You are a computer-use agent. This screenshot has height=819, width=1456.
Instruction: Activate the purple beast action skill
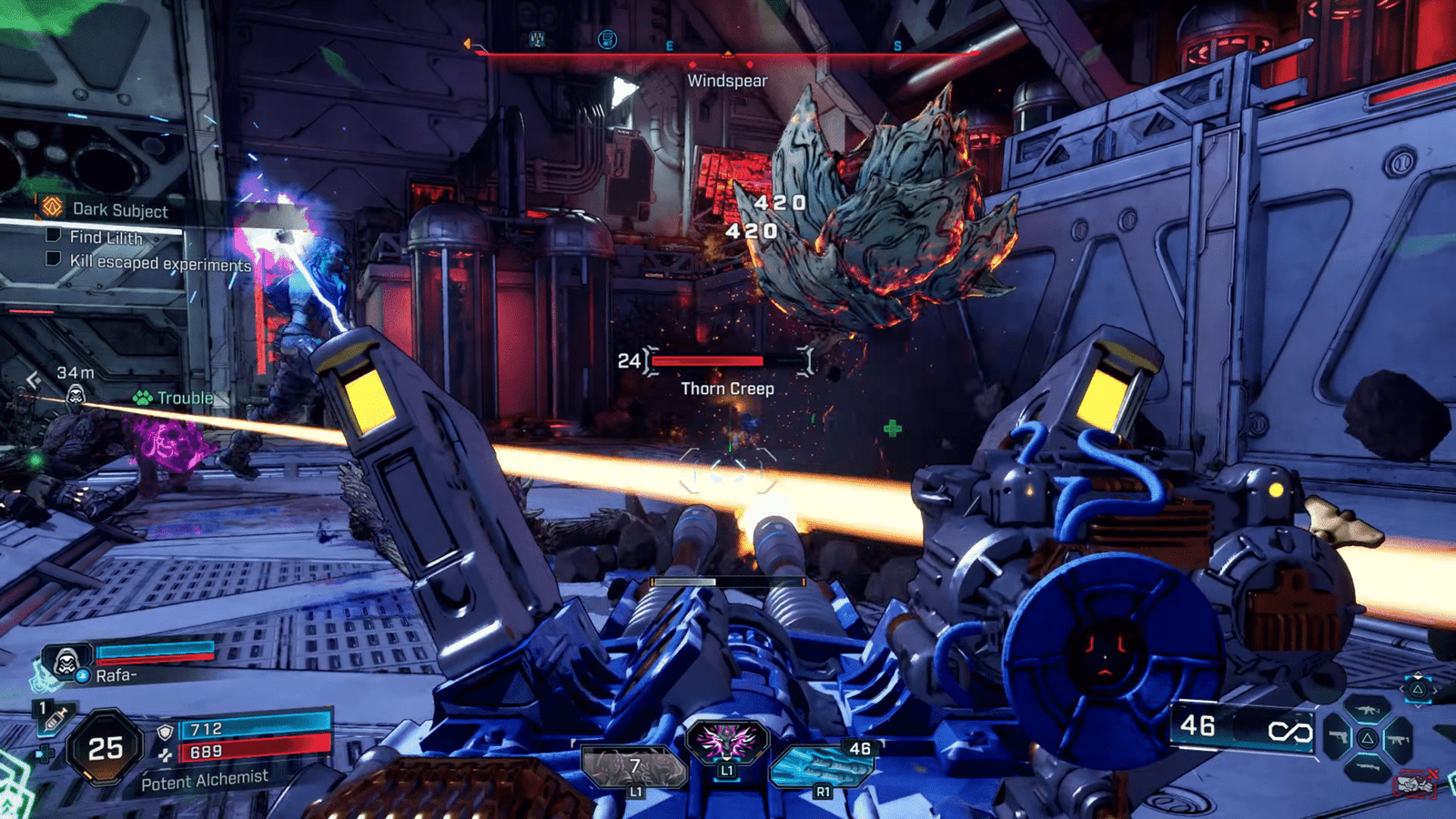pos(726,742)
